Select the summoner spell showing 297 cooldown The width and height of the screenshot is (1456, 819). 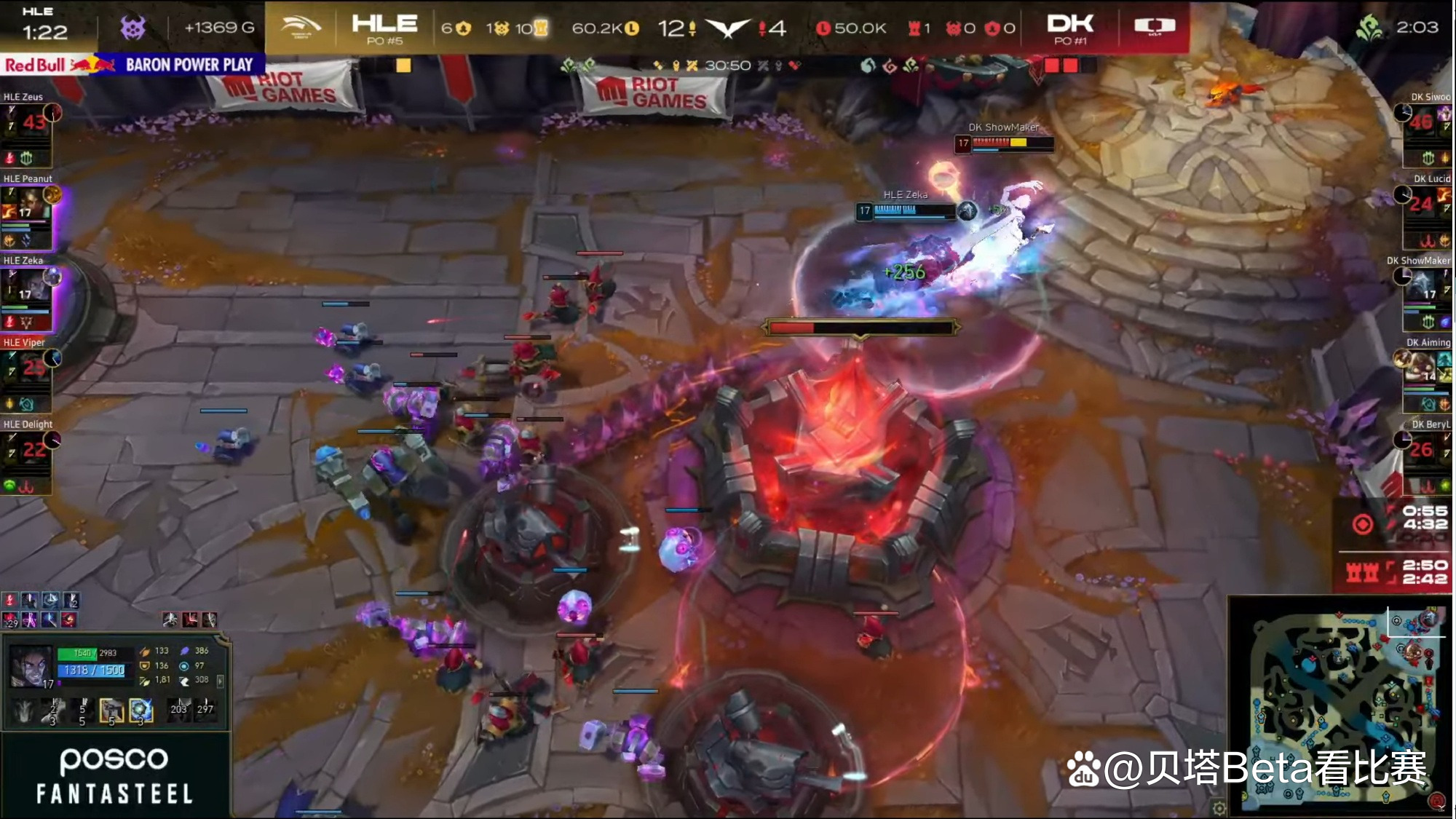click(x=206, y=709)
